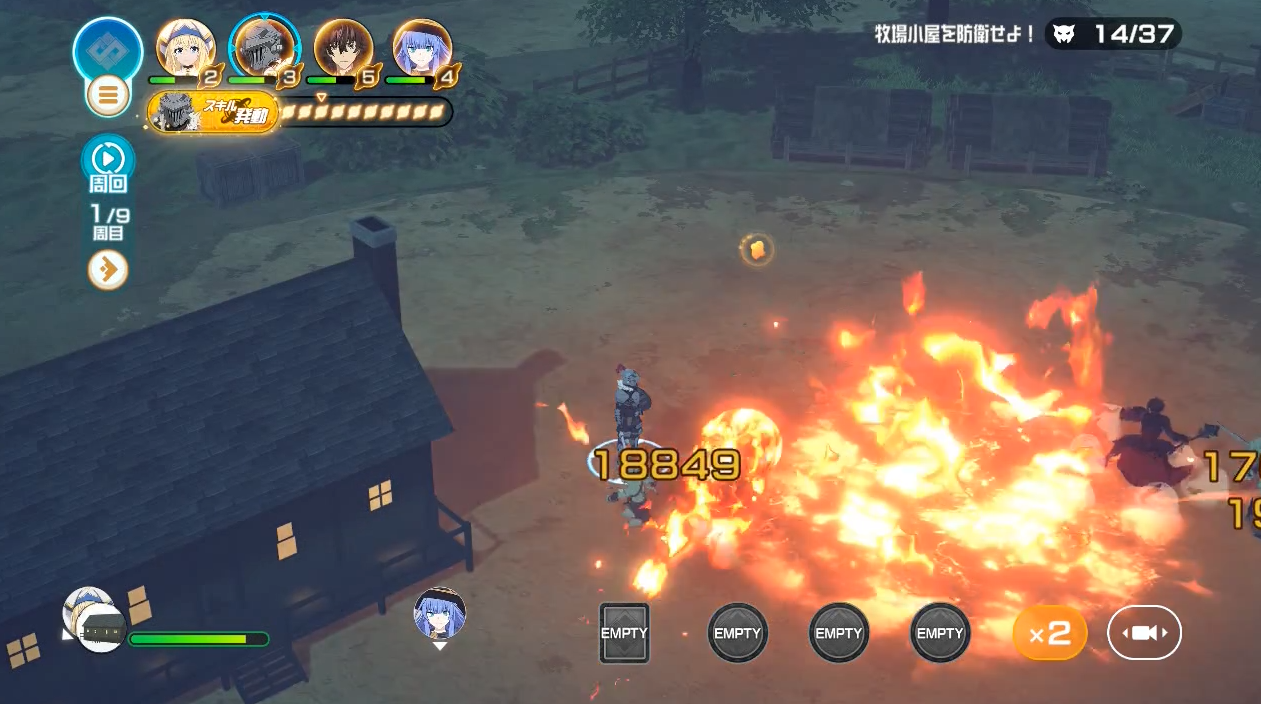Screen dimensions: 1261x704
Task: Activate the スキル発動 skill button
Action: click(213, 112)
